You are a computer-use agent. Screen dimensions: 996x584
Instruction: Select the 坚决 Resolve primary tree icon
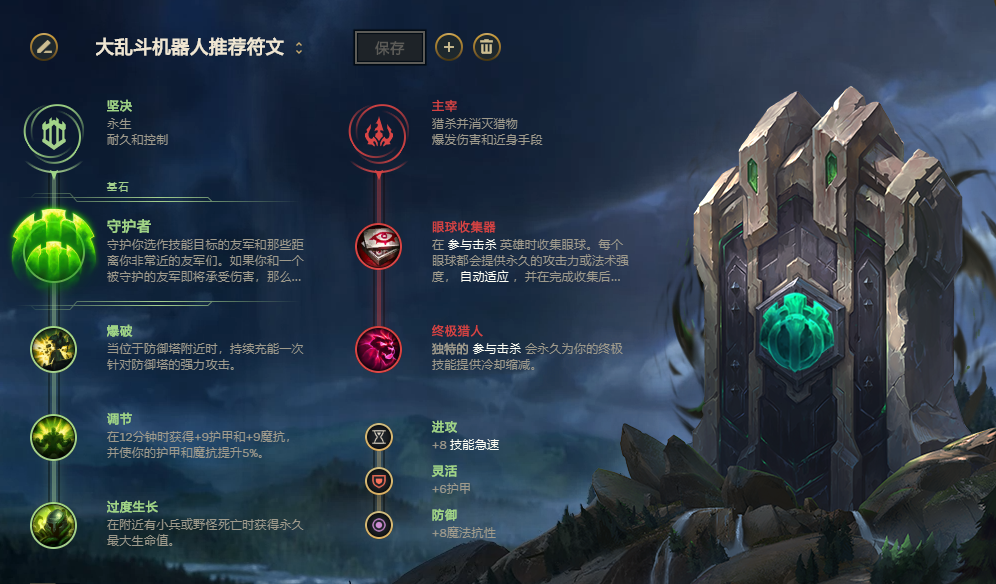52,131
